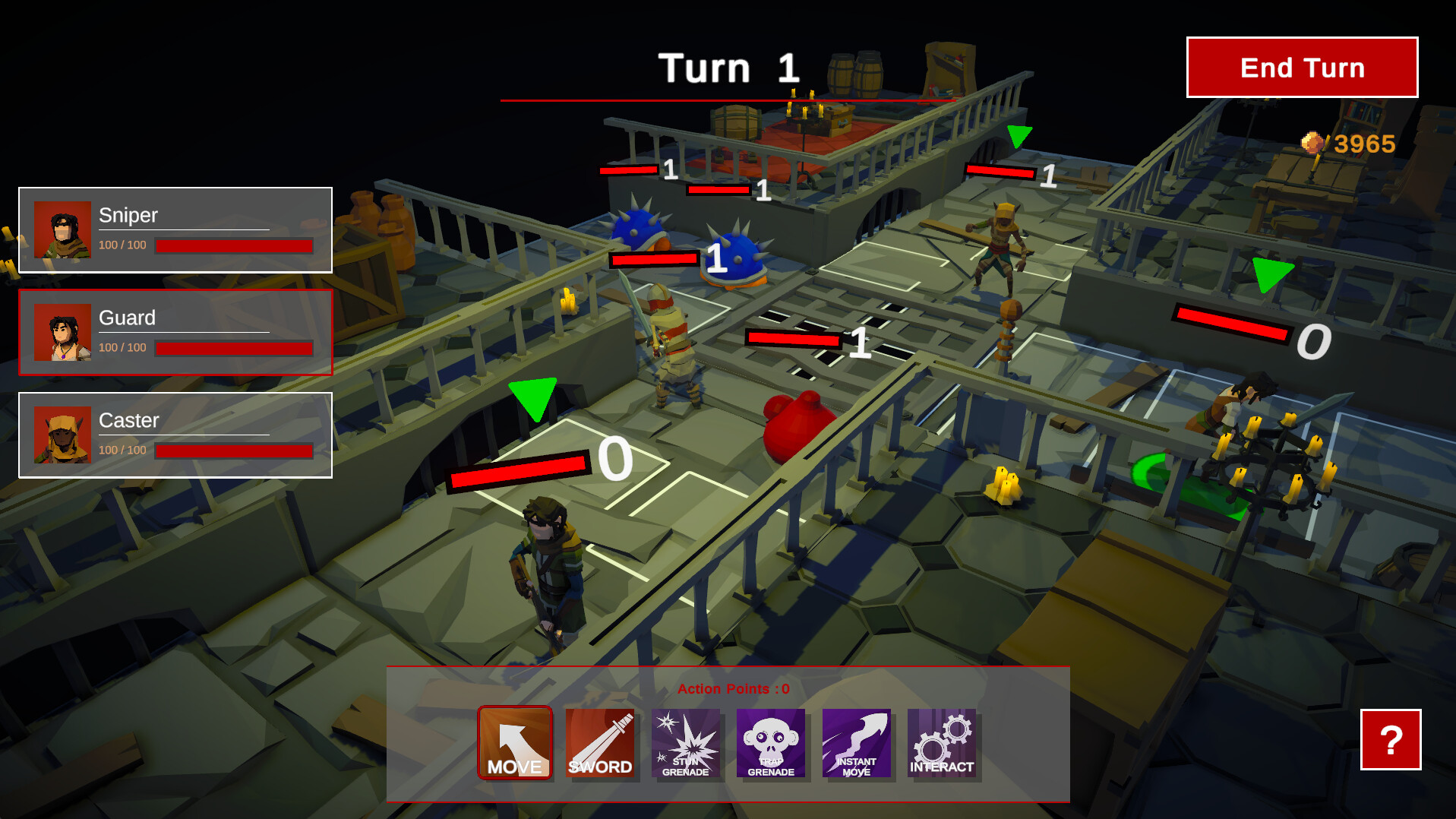Click the Turn 1 header label
Image resolution: width=1456 pixels, height=819 pixels.
(728, 68)
